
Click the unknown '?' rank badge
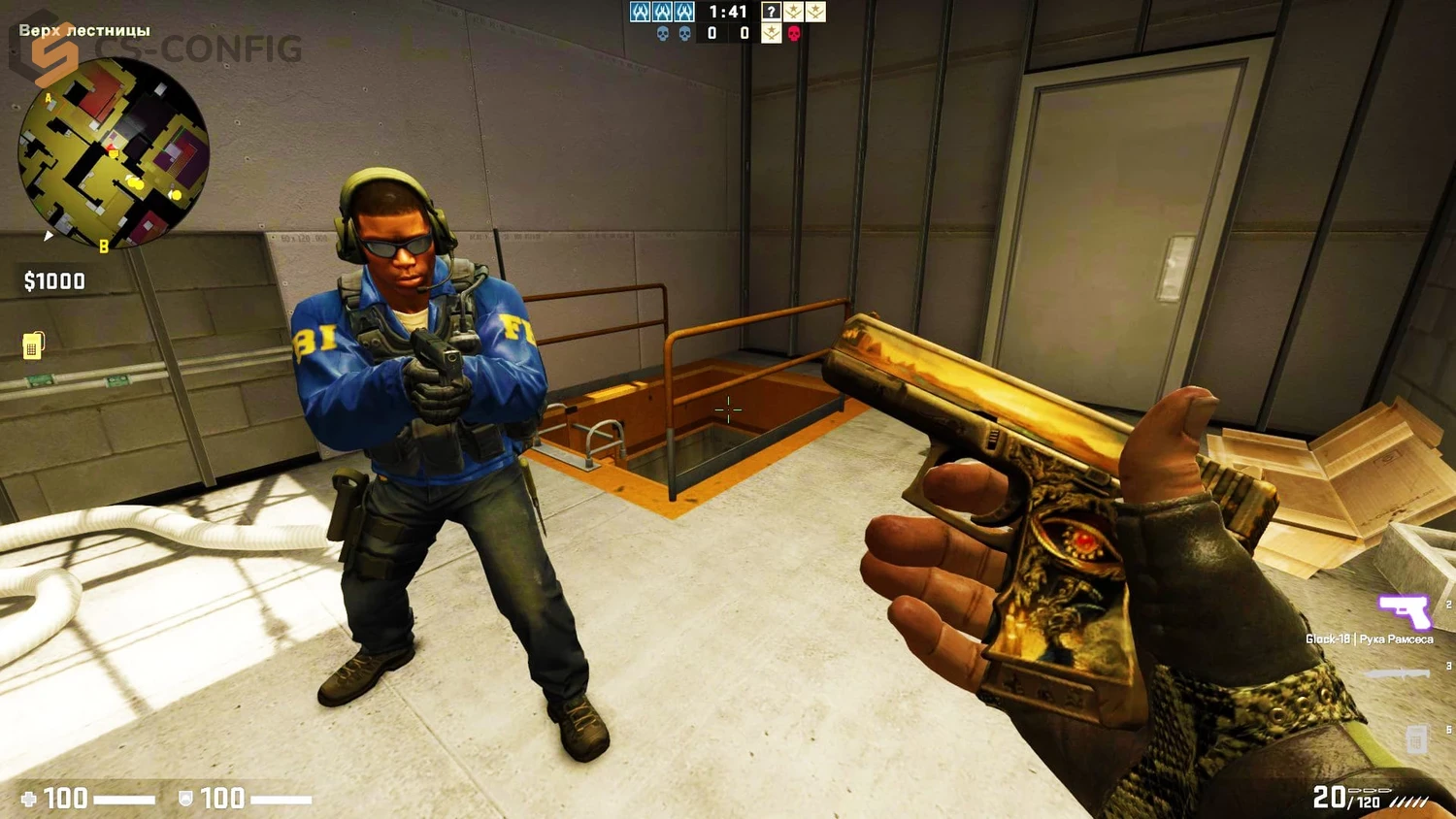click(x=771, y=12)
